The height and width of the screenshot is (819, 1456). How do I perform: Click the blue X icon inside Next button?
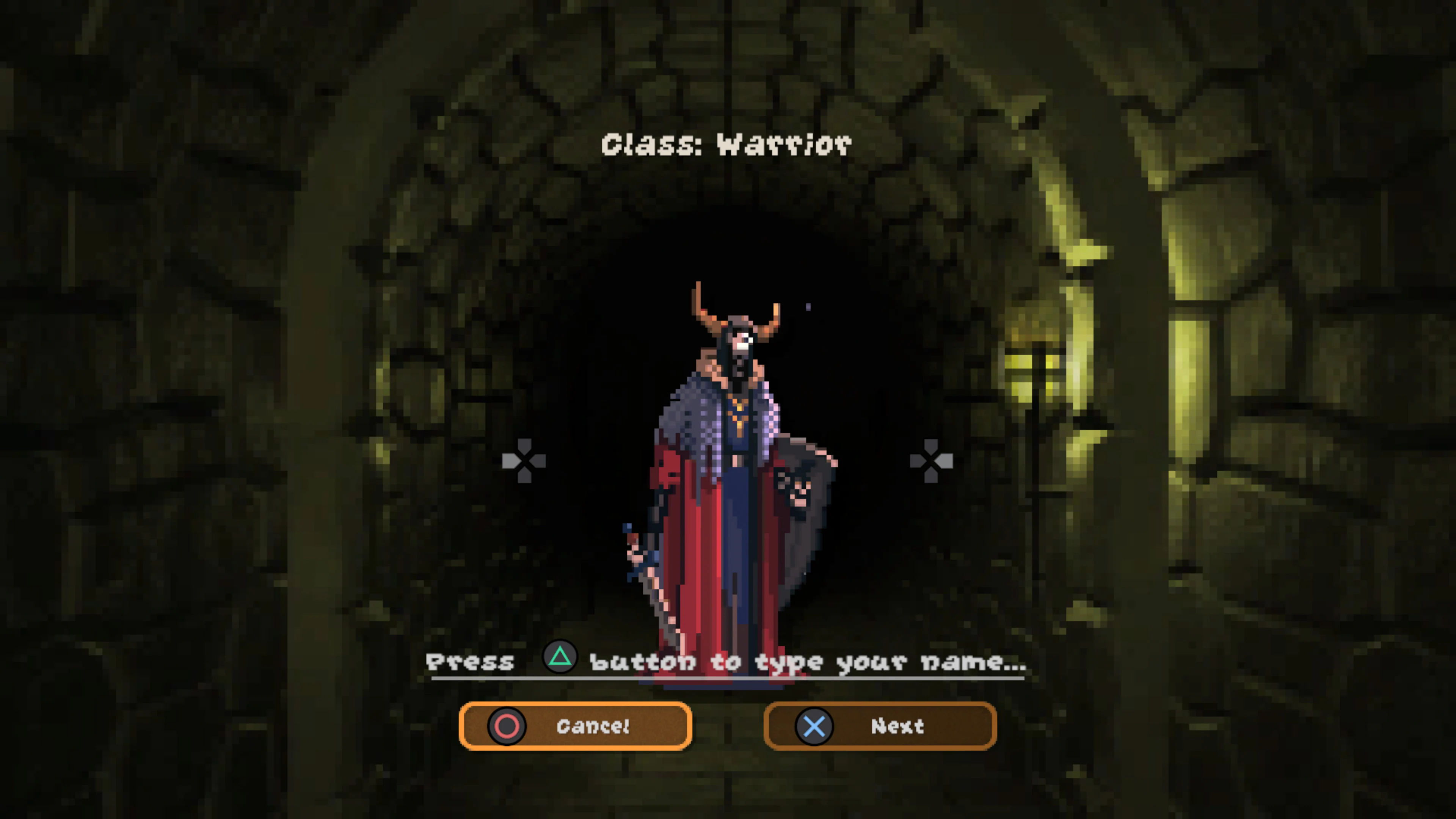click(814, 727)
